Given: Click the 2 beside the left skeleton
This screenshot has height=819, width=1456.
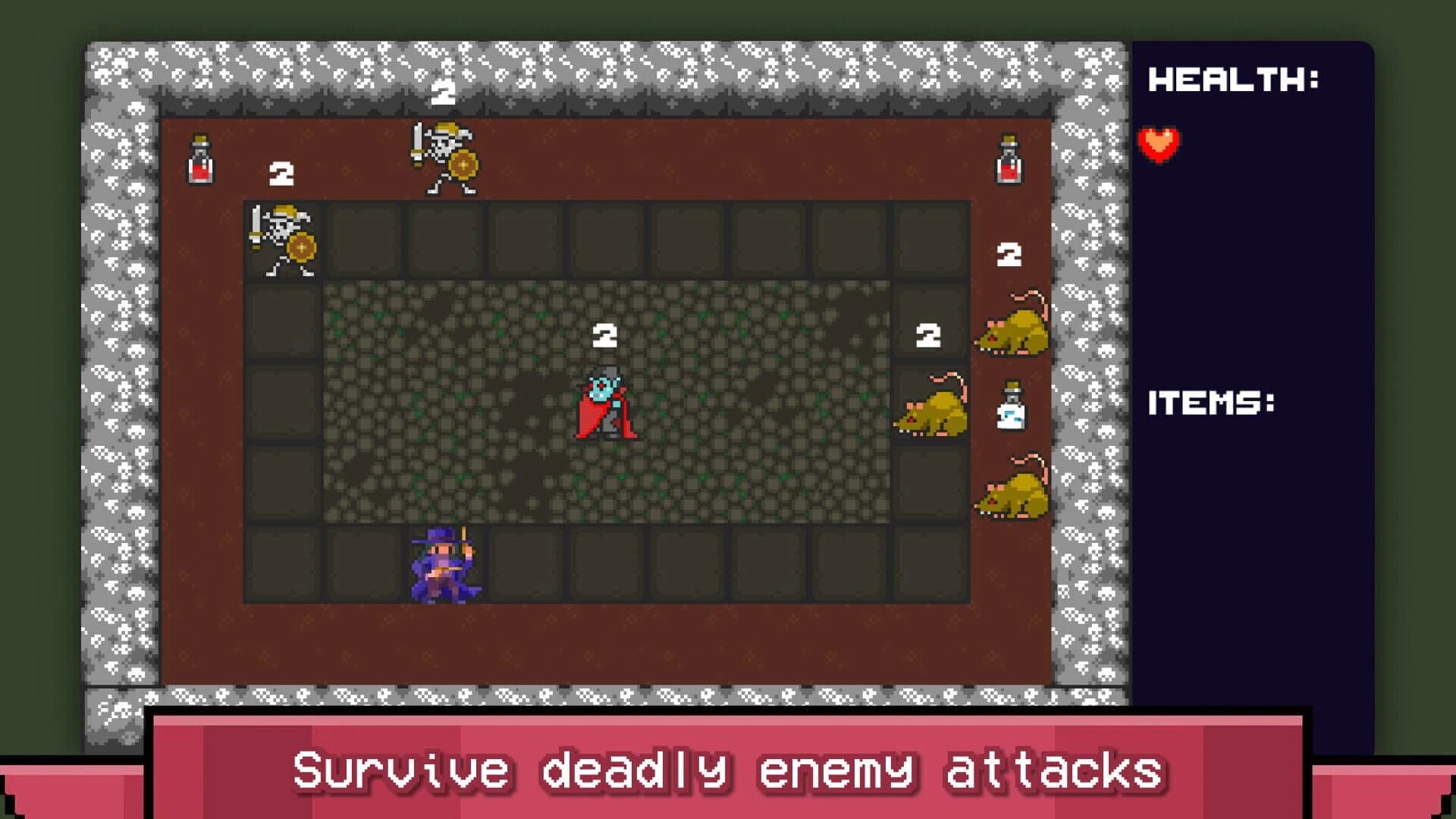Looking at the screenshot, I should pos(281,174).
